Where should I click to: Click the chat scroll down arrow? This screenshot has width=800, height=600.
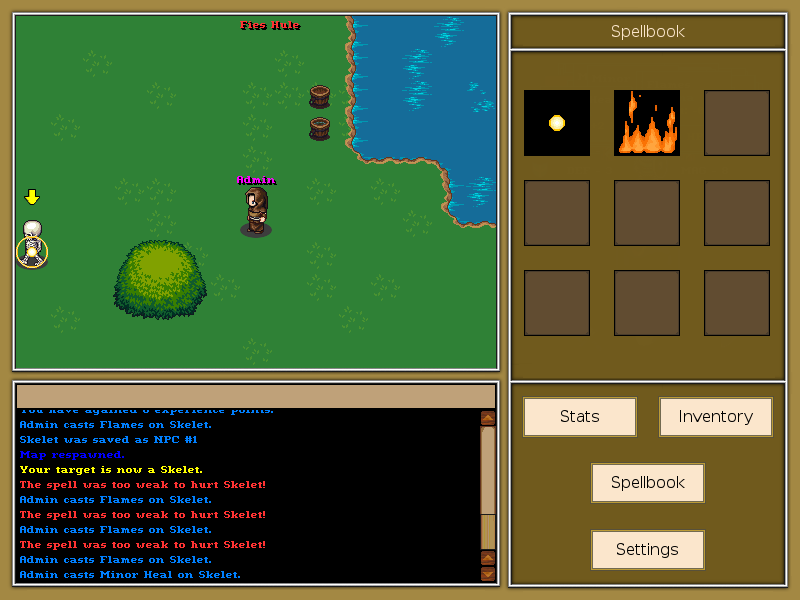pyautogui.click(x=488, y=574)
